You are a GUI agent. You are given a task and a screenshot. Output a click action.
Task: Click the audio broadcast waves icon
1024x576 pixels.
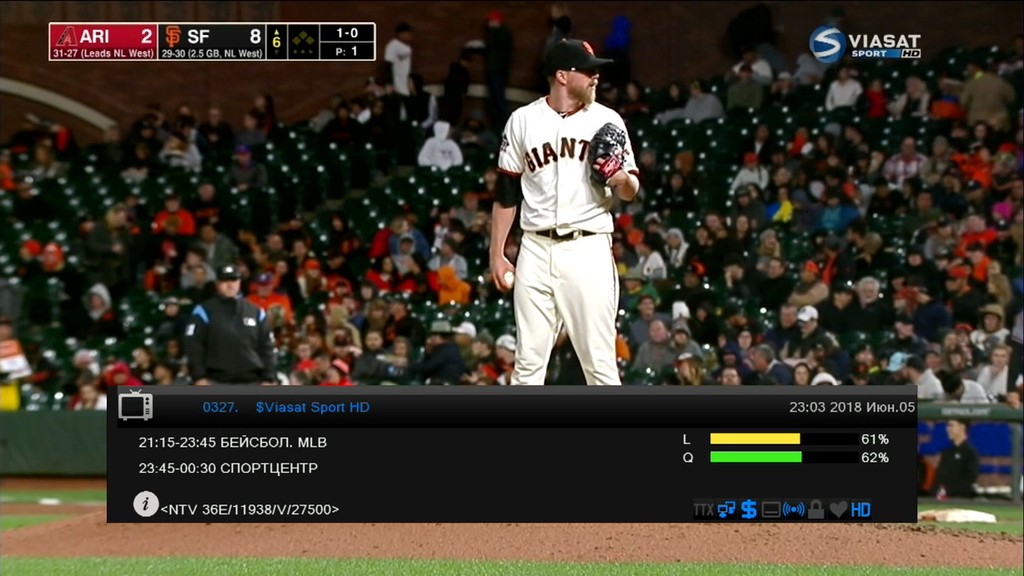tap(793, 510)
